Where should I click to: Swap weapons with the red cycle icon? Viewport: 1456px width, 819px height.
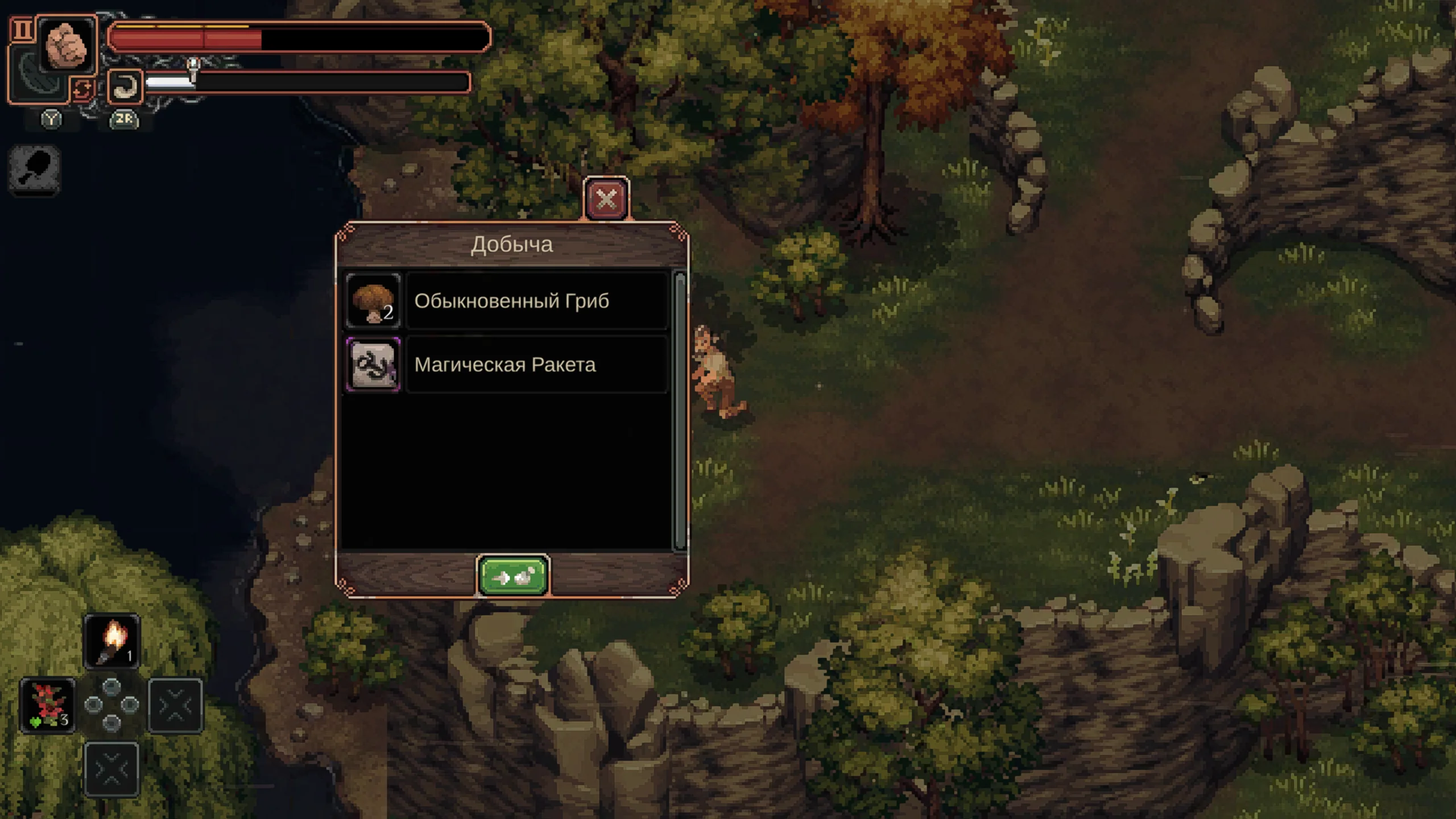click(x=83, y=89)
